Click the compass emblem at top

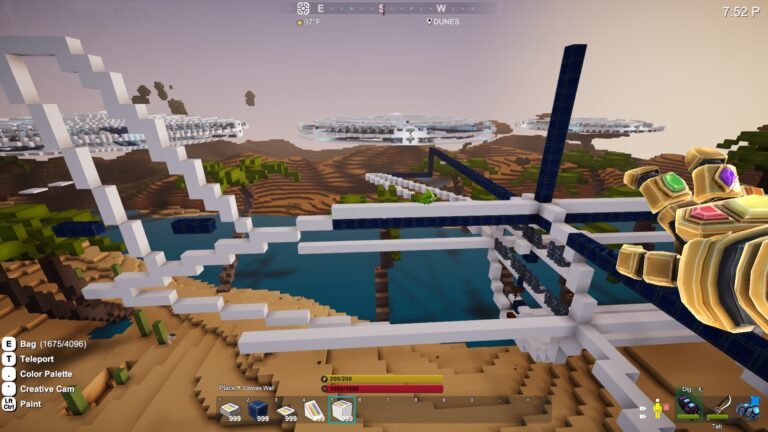click(303, 8)
